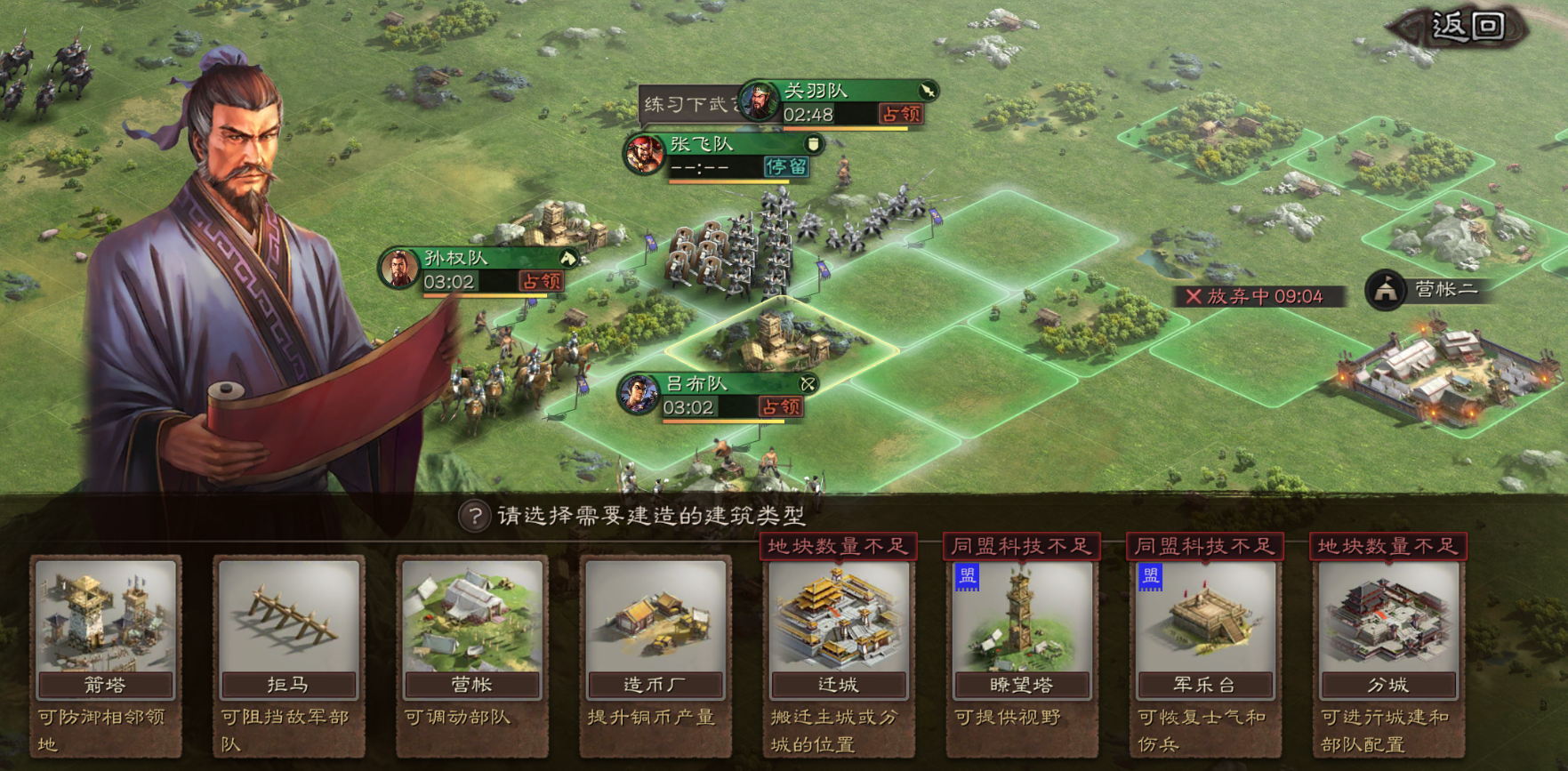Click the shield icon on 张飞队 banner
The width and height of the screenshot is (1568, 771).
pos(812,145)
